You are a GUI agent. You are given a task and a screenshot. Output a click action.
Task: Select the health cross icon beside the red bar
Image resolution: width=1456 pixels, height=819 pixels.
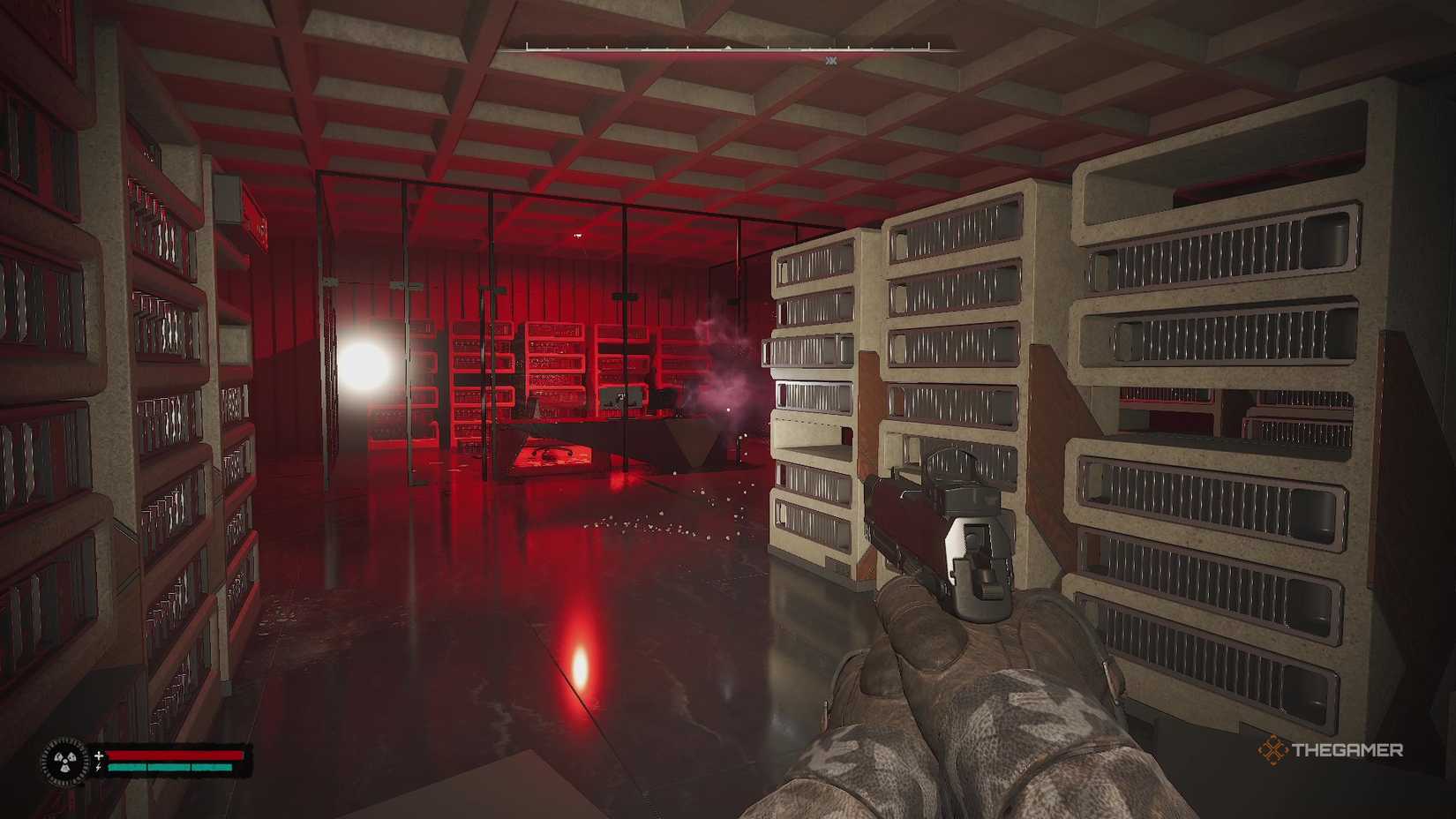coord(99,755)
